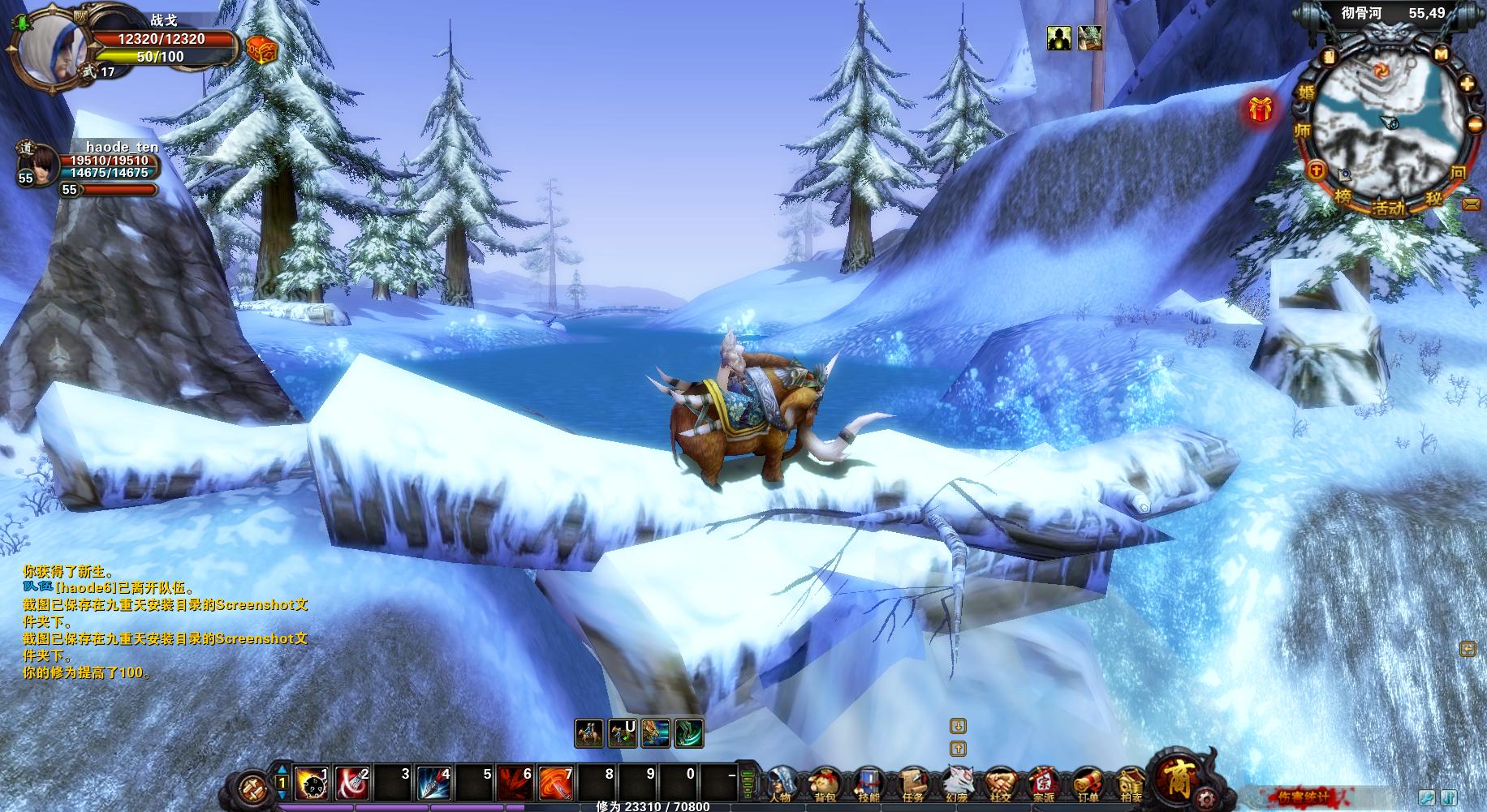Open the mail envelope icon

coord(1471,204)
